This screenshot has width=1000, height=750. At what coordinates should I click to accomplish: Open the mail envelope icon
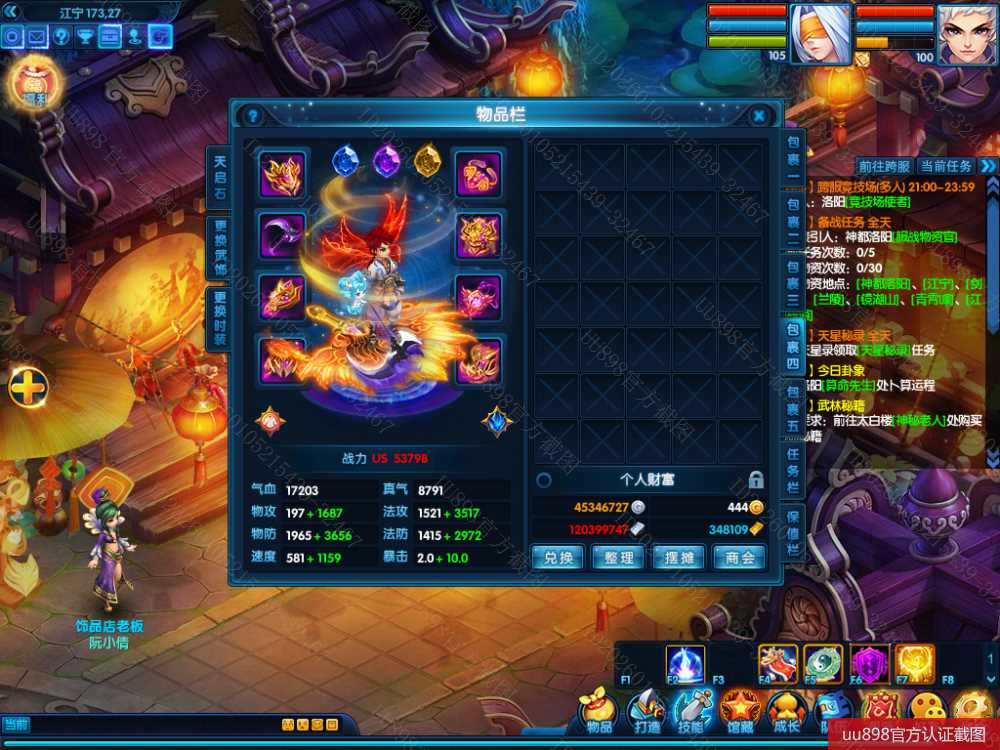37,37
